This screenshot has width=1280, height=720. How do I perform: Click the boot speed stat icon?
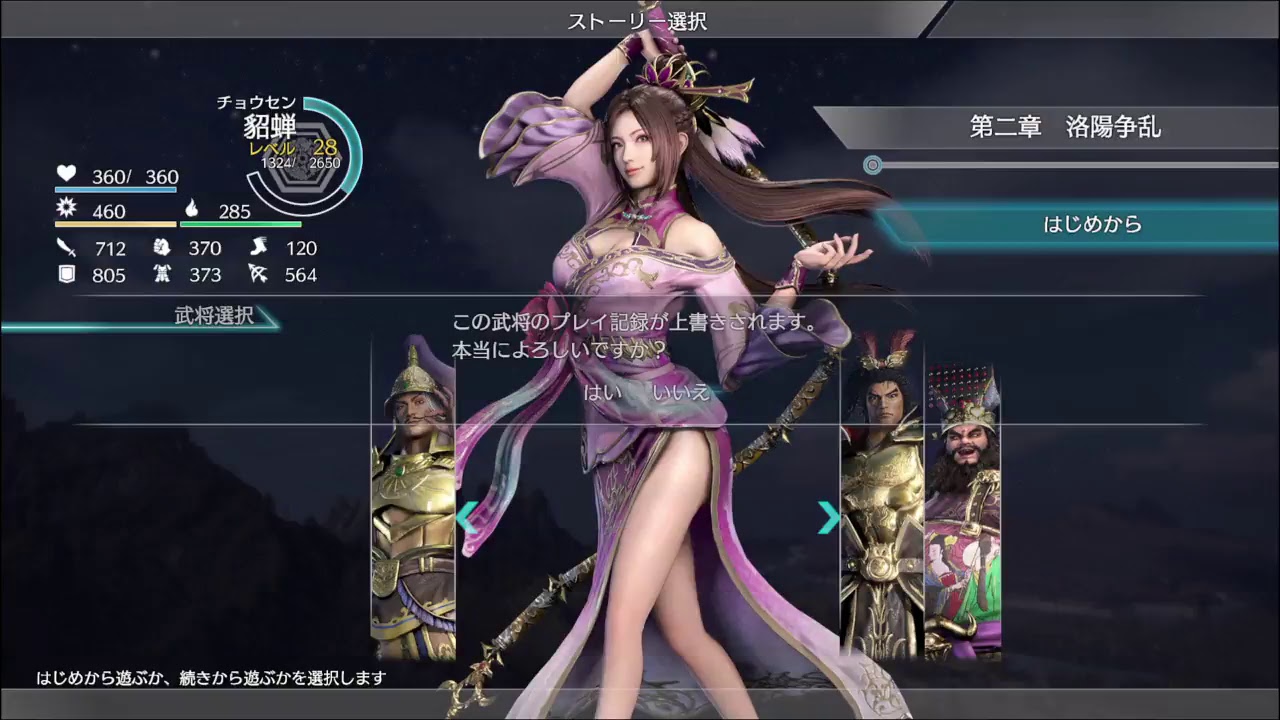tap(258, 247)
